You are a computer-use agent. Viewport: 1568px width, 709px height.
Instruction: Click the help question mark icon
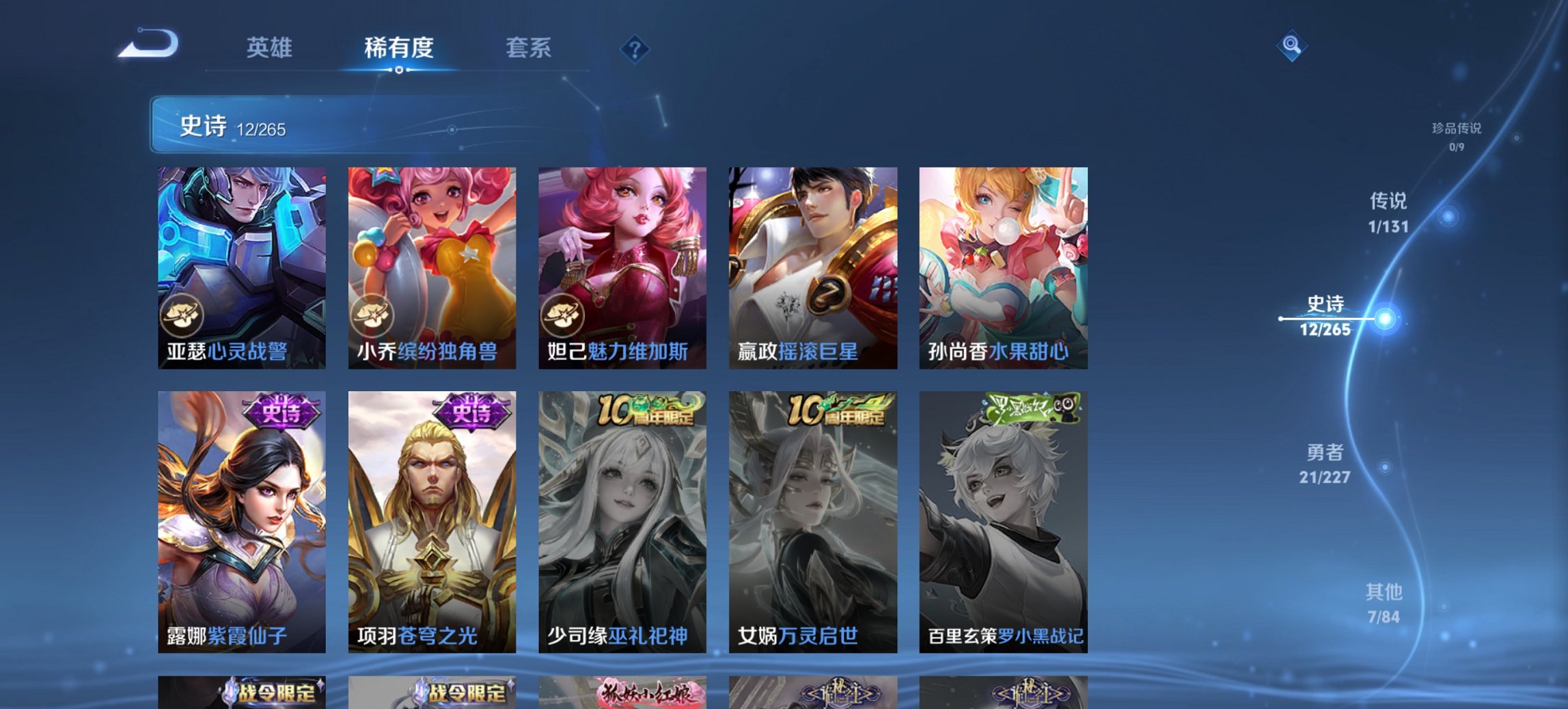(634, 46)
